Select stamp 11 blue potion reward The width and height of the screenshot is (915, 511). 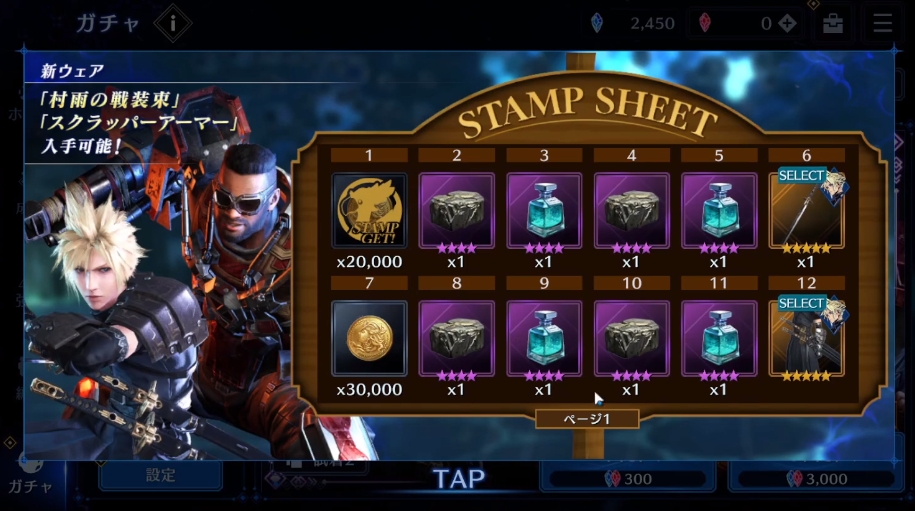click(x=718, y=338)
